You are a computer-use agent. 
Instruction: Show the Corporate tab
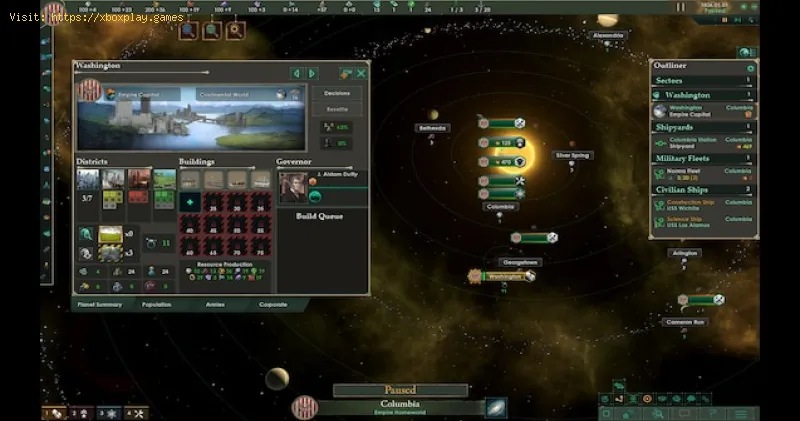point(273,304)
